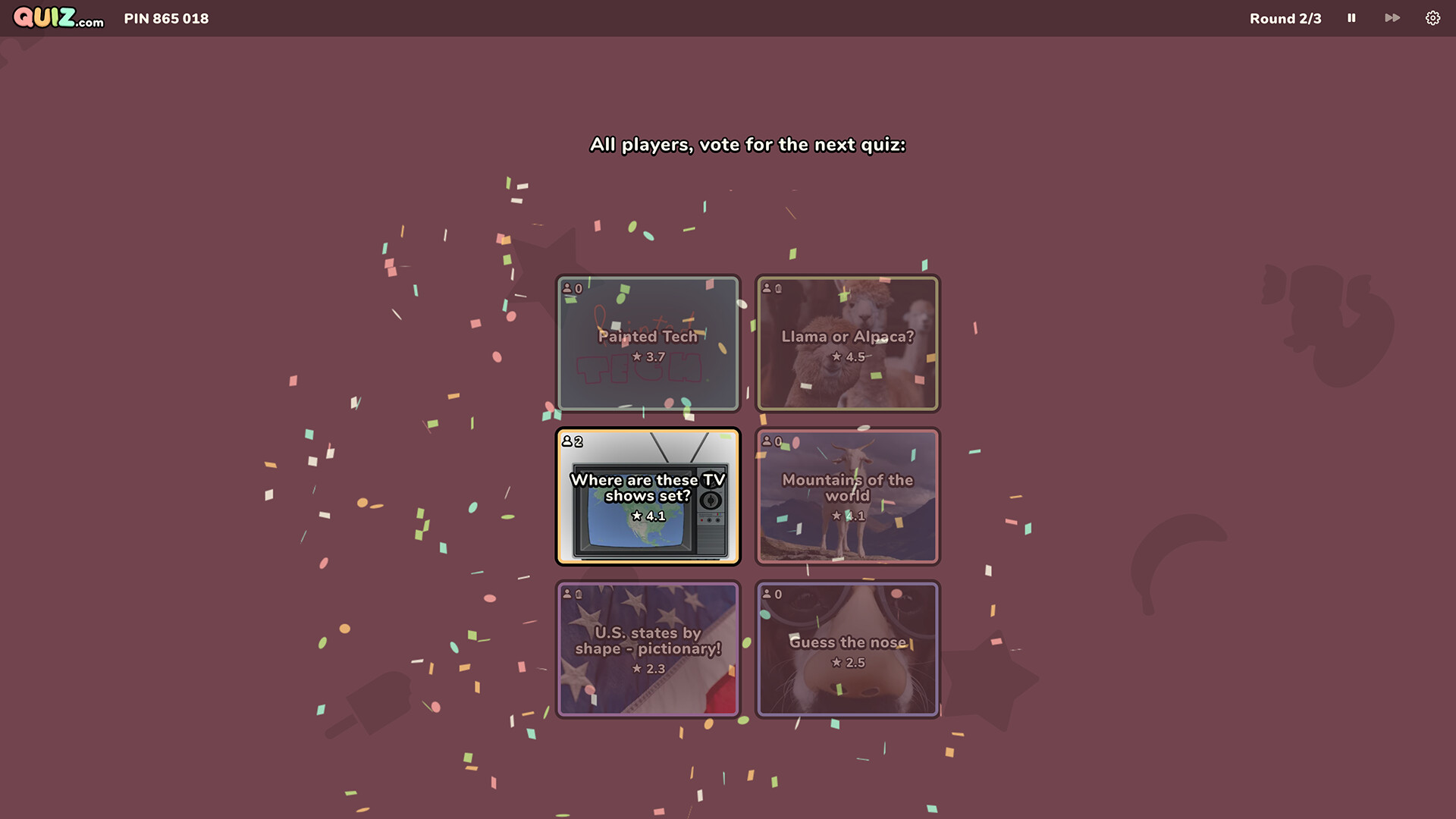Click the player icon on Guess the nose
Viewport: 1456px width, 819px height.
770,594
